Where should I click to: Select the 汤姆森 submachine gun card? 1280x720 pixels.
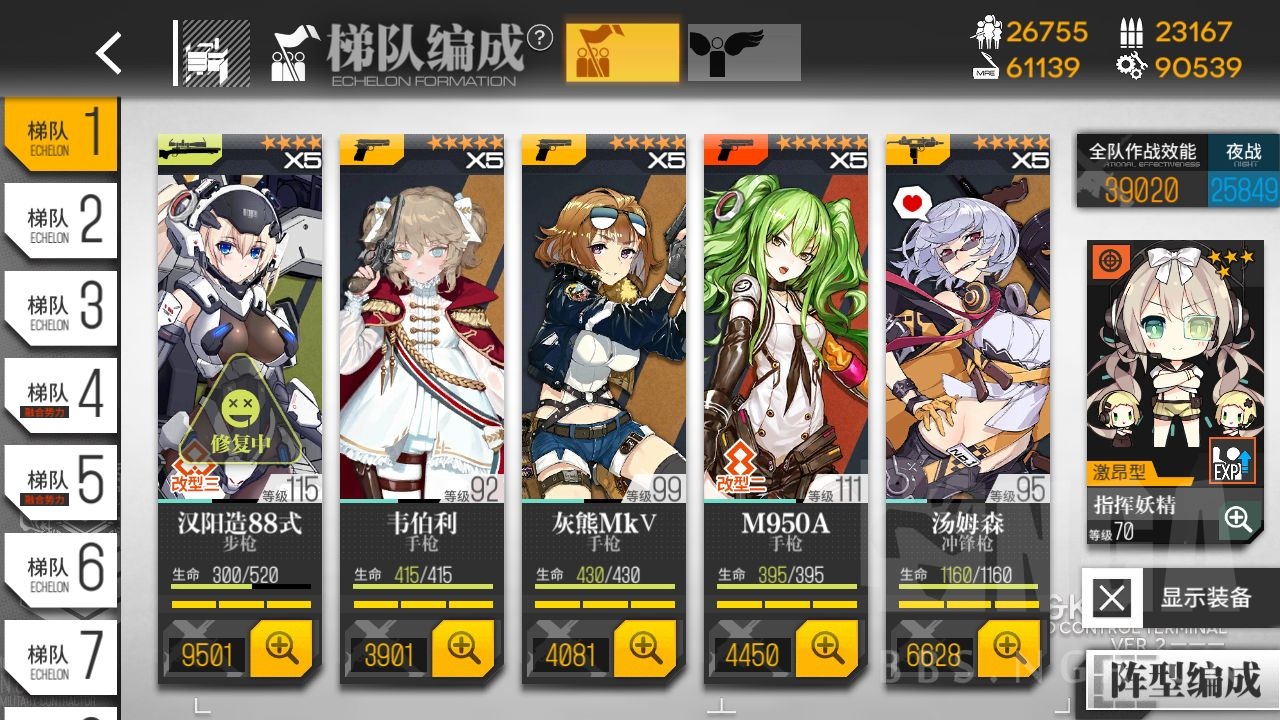point(967,330)
